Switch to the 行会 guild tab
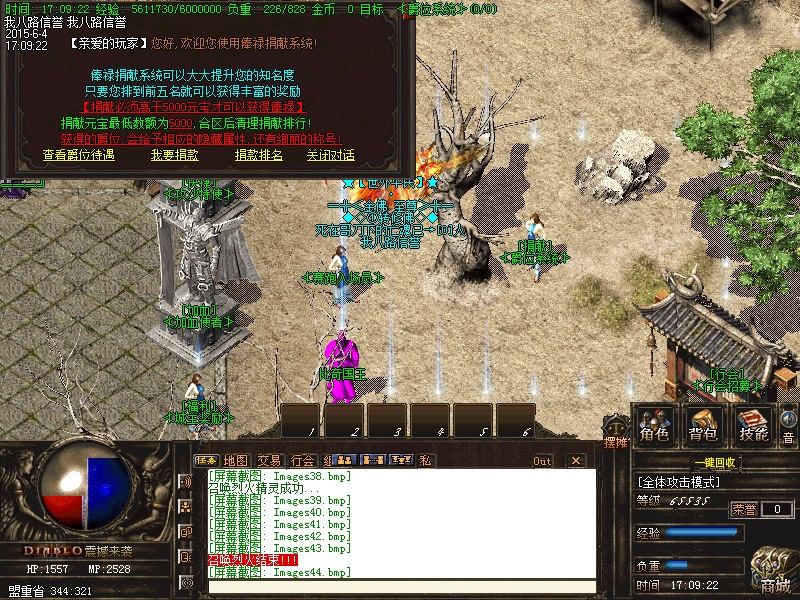Viewport: 800px width, 600px height. (302, 460)
